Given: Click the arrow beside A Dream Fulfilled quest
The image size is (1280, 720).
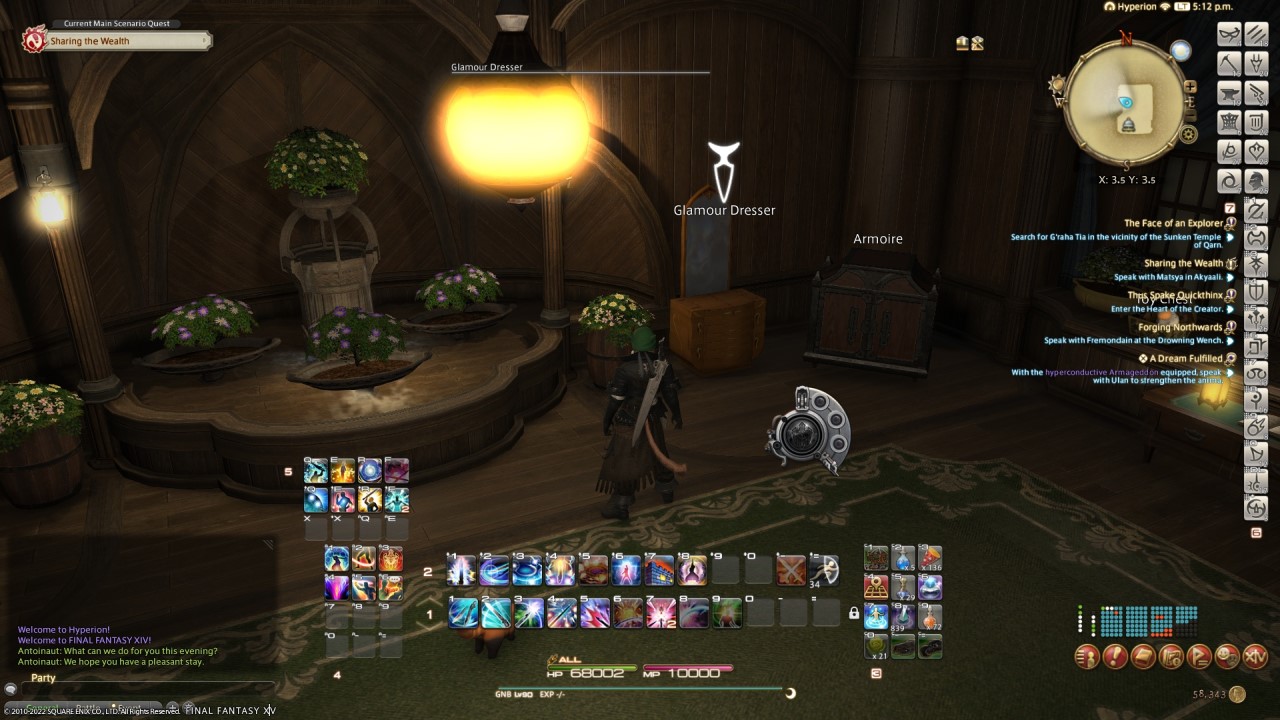Looking at the screenshot, I should coord(1228,373).
